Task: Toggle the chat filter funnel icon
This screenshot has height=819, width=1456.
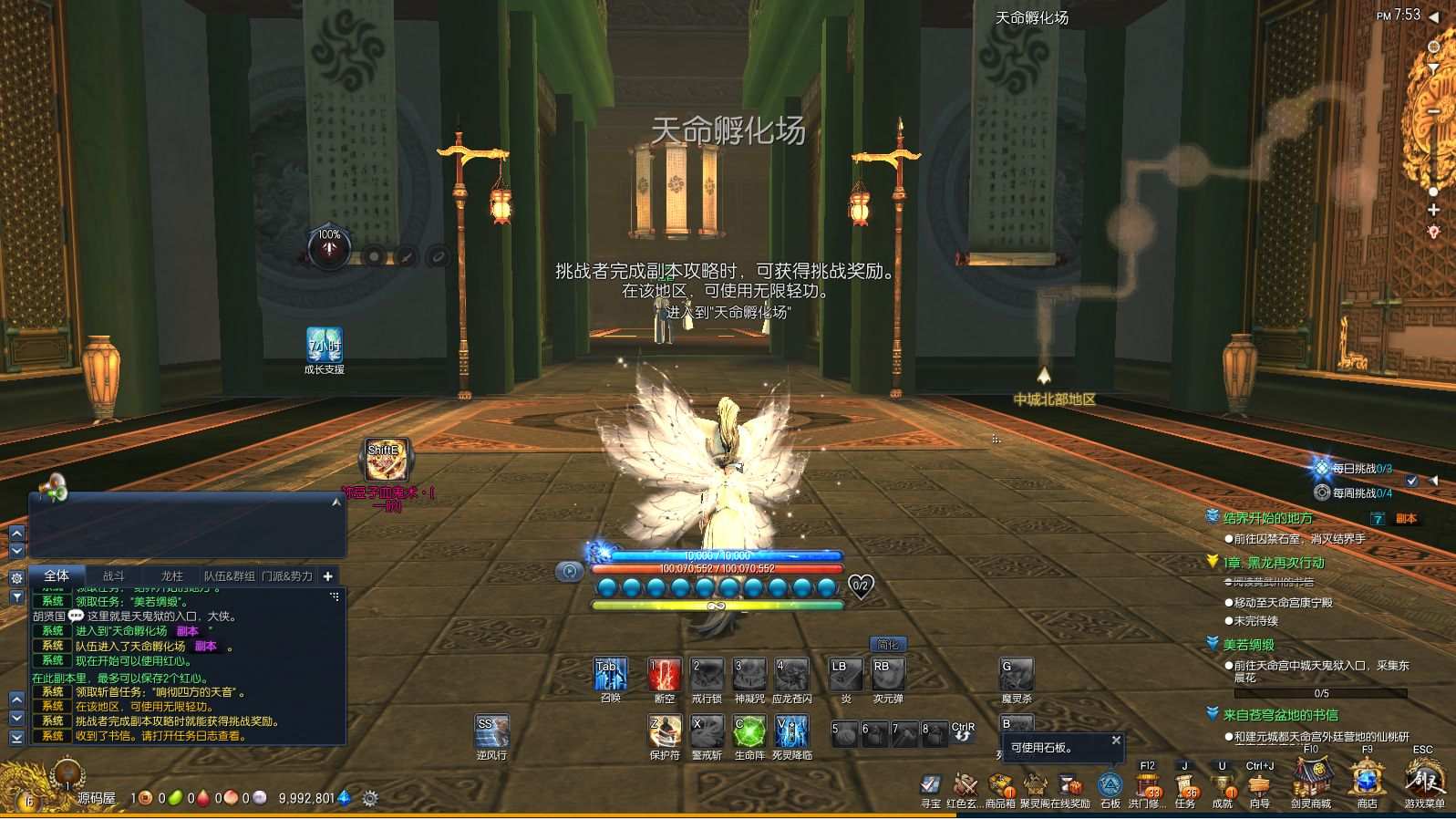Action: point(15,595)
